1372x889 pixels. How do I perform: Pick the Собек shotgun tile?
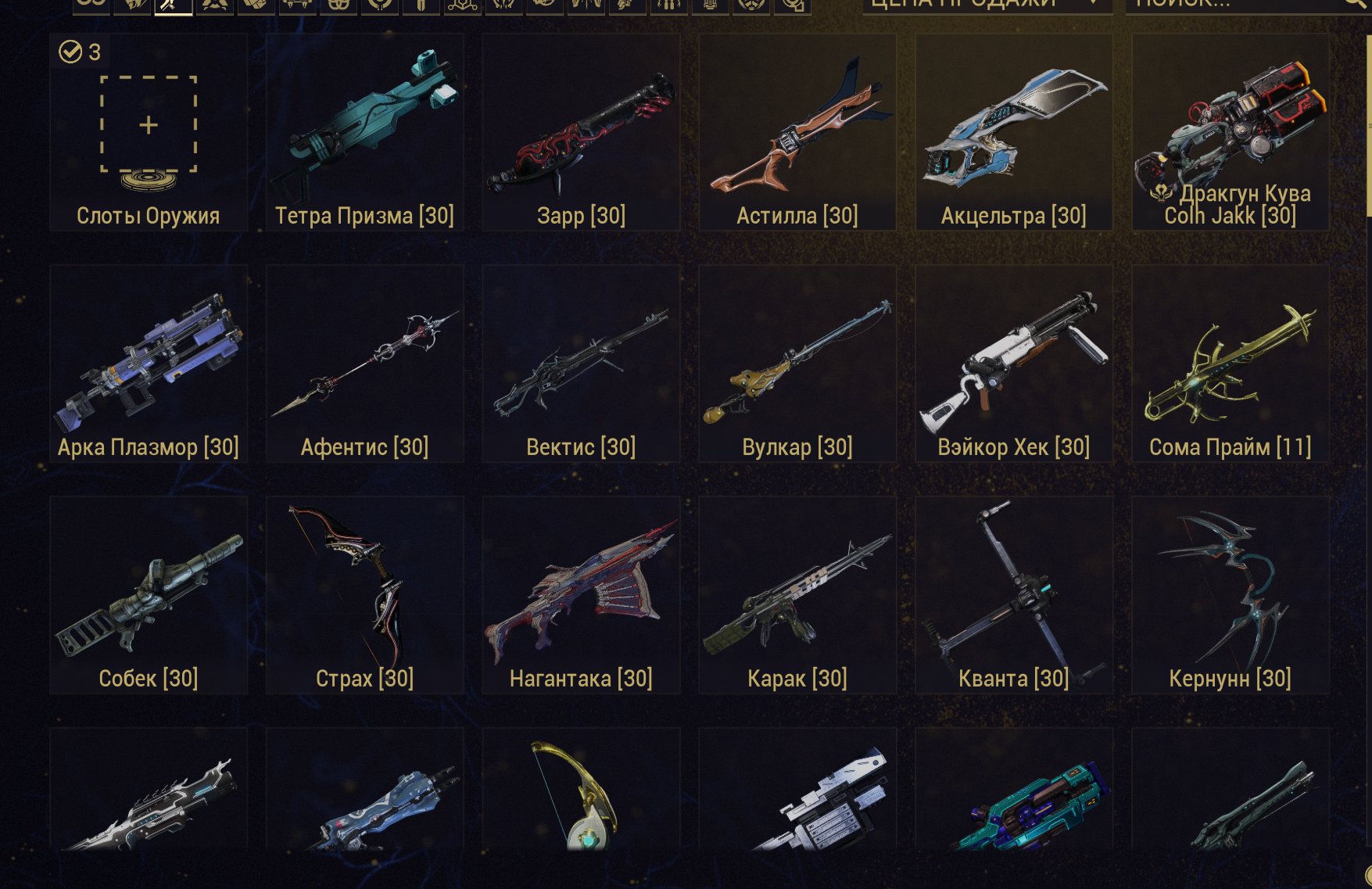coord(149,594)
